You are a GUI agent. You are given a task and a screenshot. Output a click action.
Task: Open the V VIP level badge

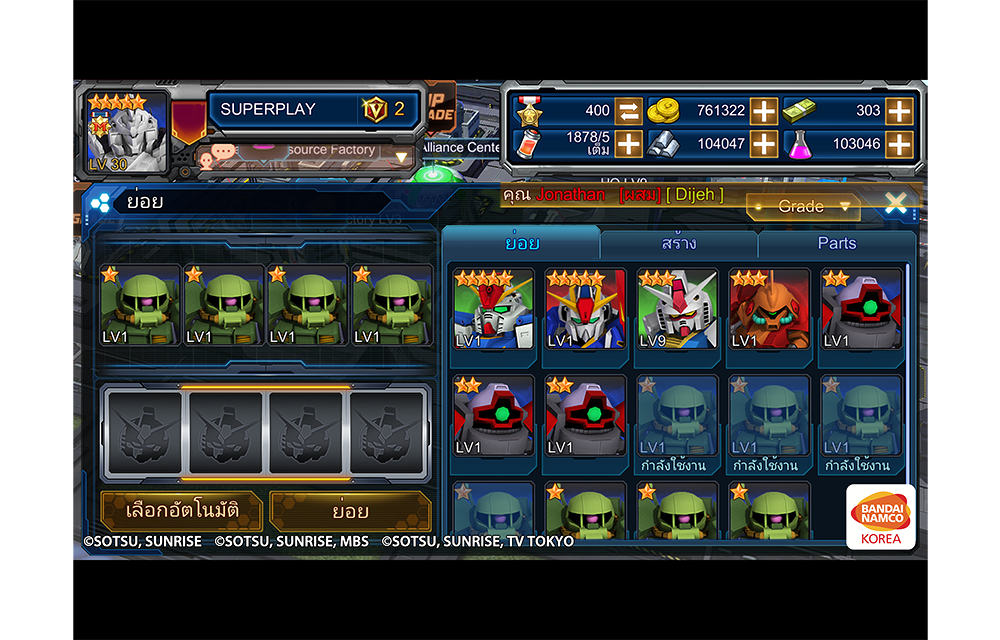click(x=375, y=109)
